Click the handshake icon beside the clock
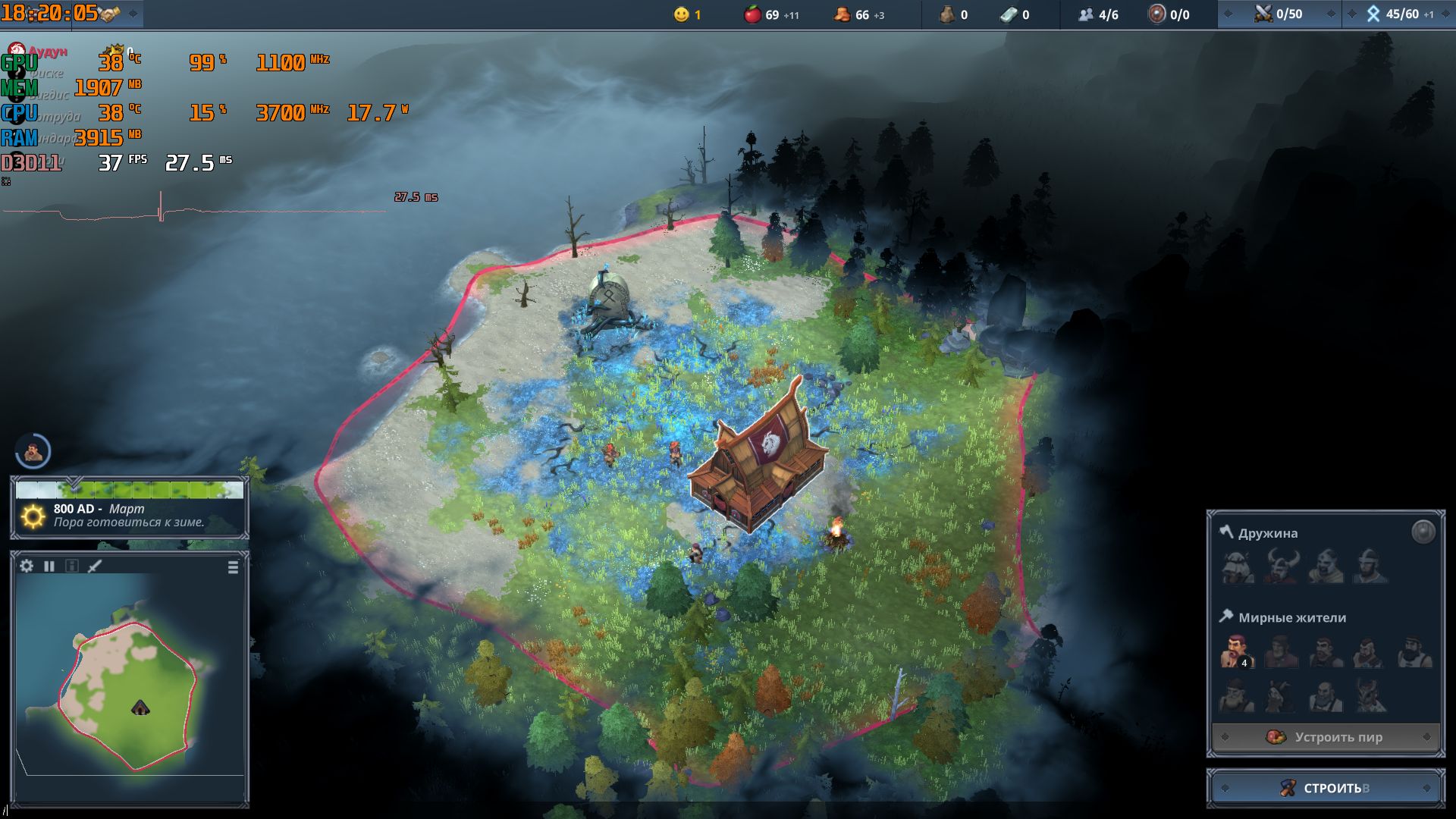 [110, 14]
